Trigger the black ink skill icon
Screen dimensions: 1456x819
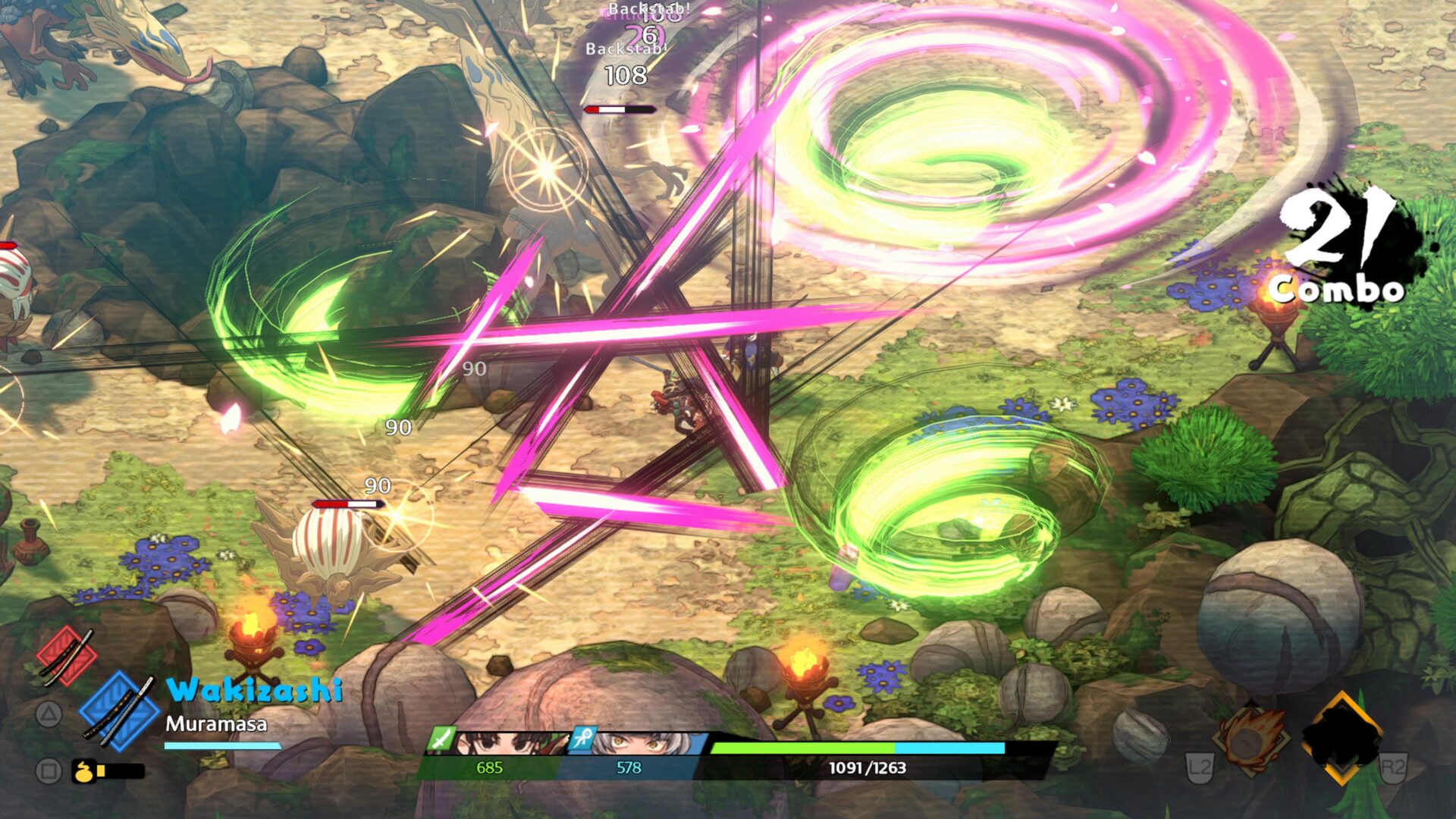pyautogui.click(x=1342, y=737)
